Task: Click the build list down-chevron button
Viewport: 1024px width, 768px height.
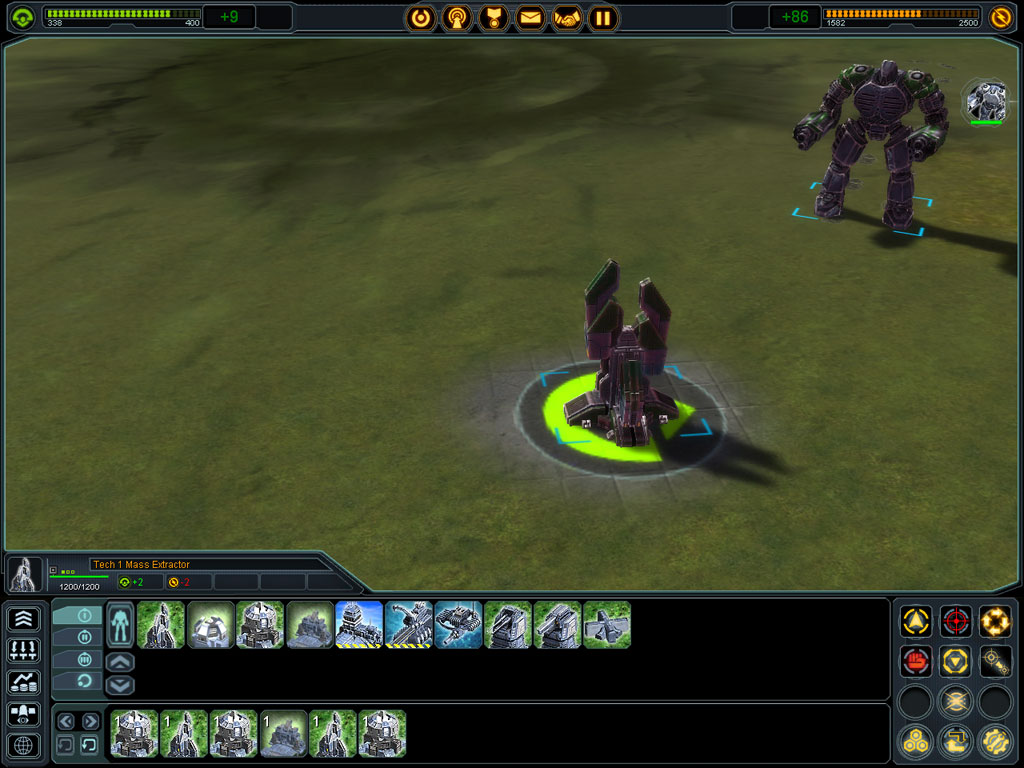Action: coord(119,685)
